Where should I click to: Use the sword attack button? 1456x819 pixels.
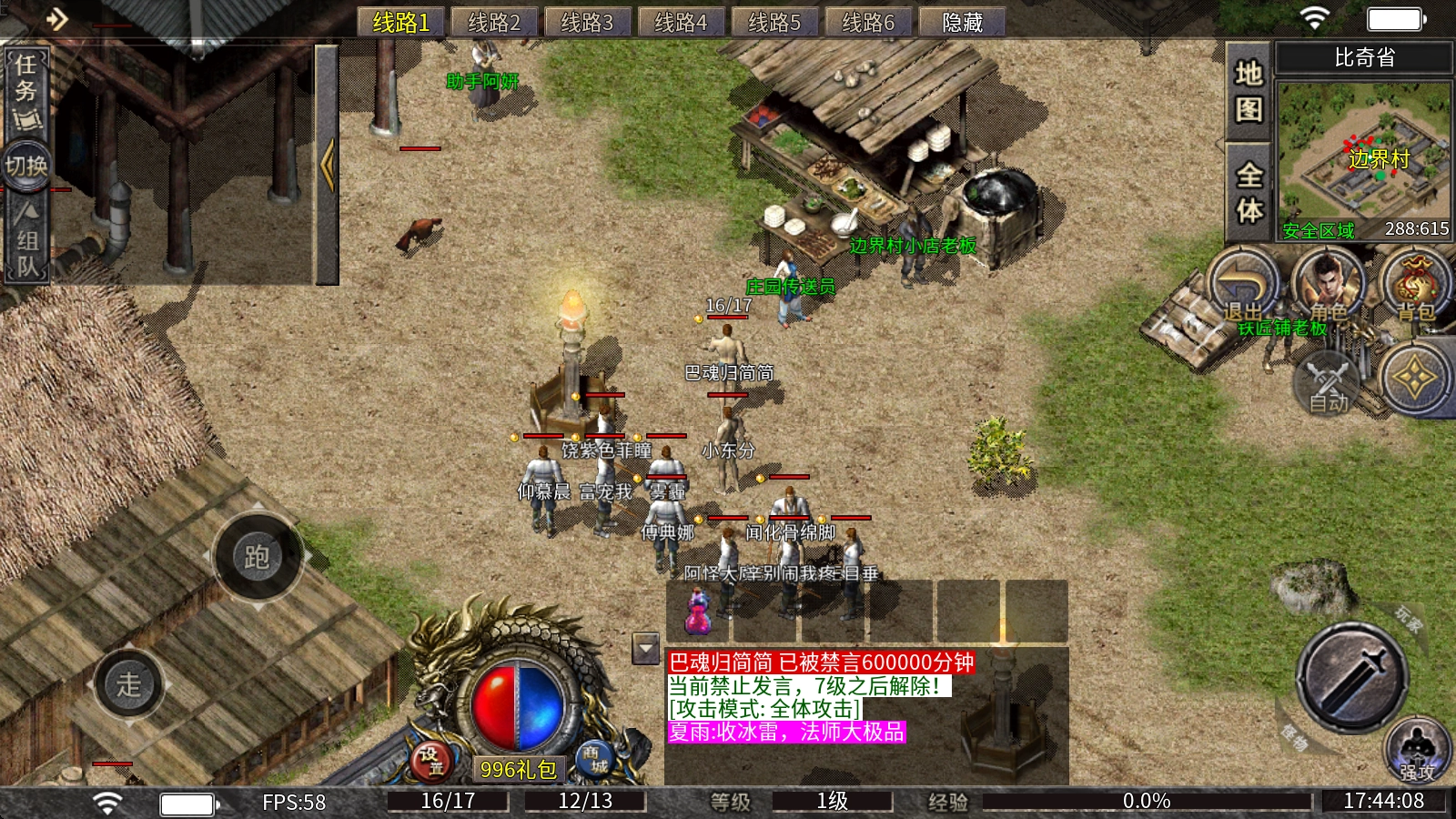pyautogui.click(x=1350, y=677)
